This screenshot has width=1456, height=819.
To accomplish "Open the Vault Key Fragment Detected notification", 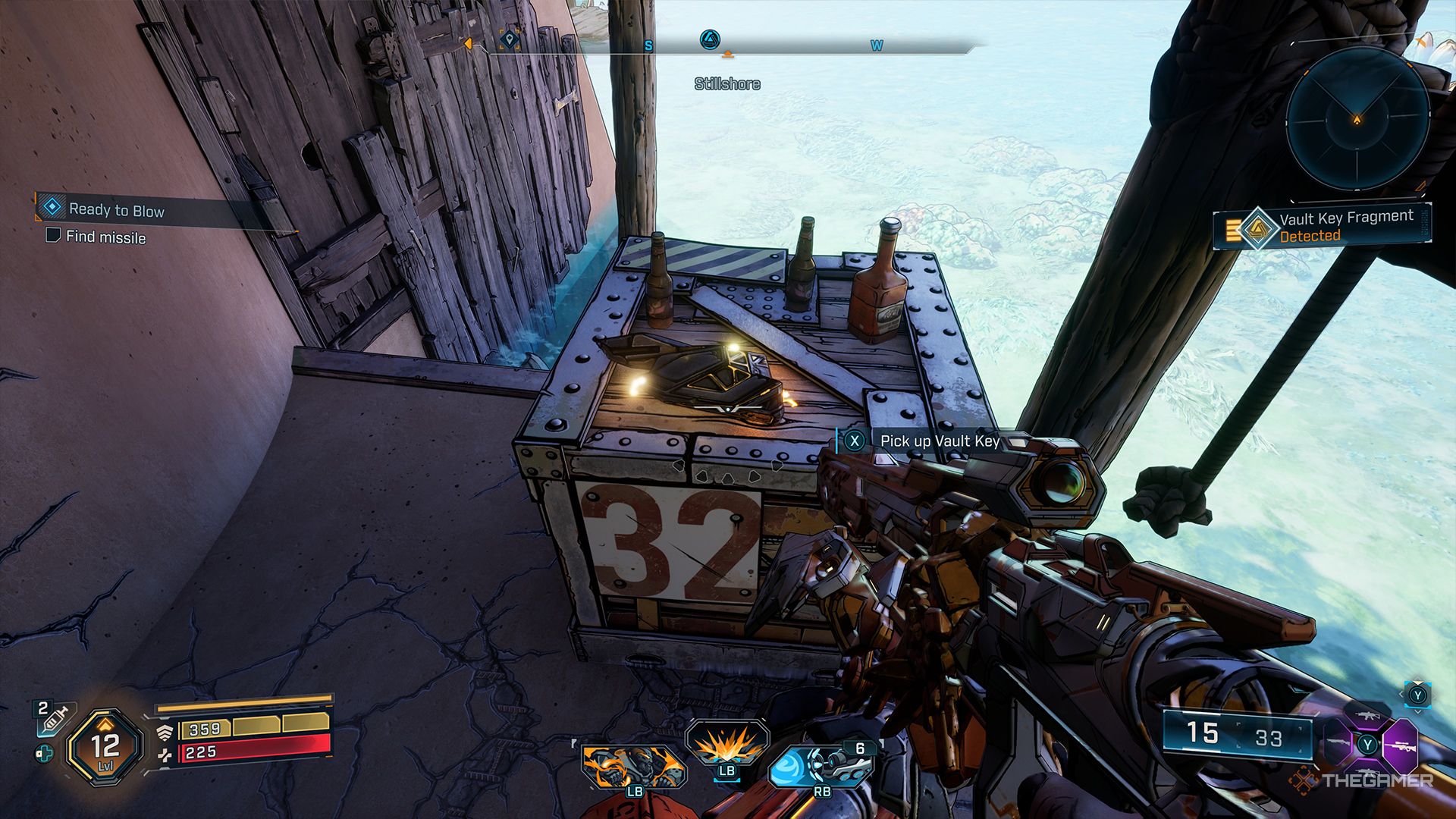I will pyautogui.click(x=1323, y=226).
